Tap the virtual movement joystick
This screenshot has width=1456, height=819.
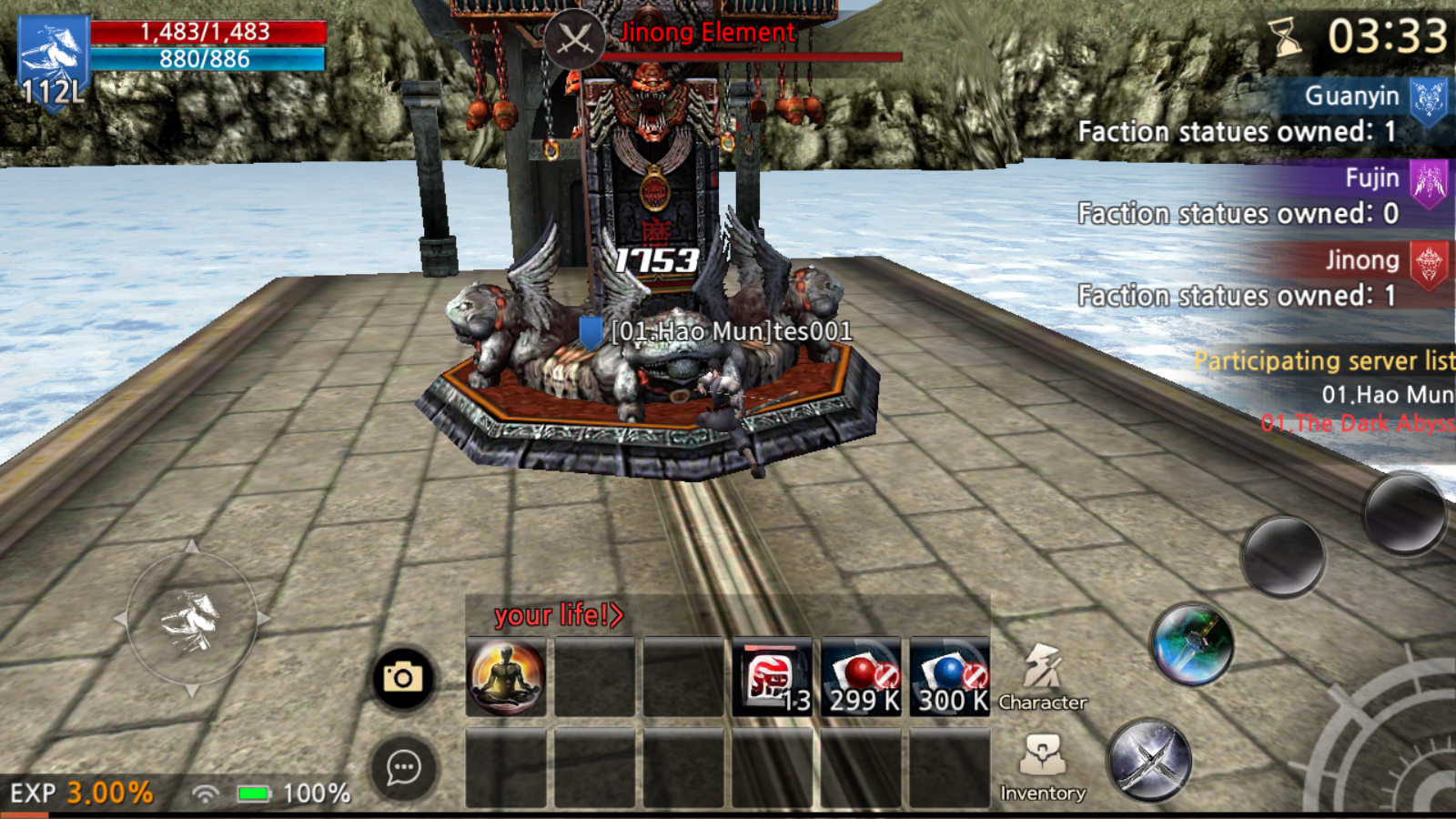click(x=191, y=621)
